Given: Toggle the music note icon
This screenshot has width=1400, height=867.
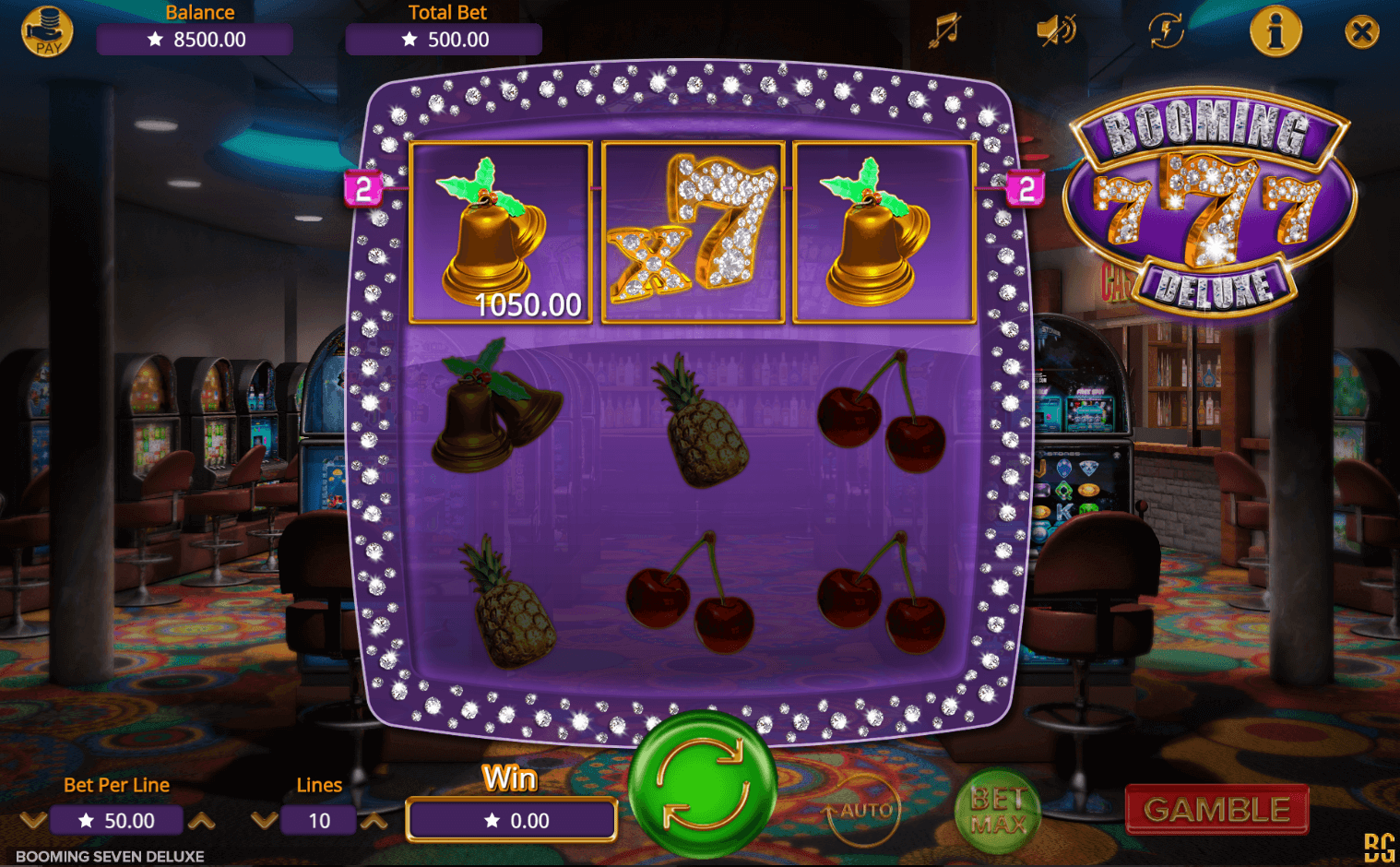Looking at the screenshot, I should pyautogui.click(x=943, y=30).
